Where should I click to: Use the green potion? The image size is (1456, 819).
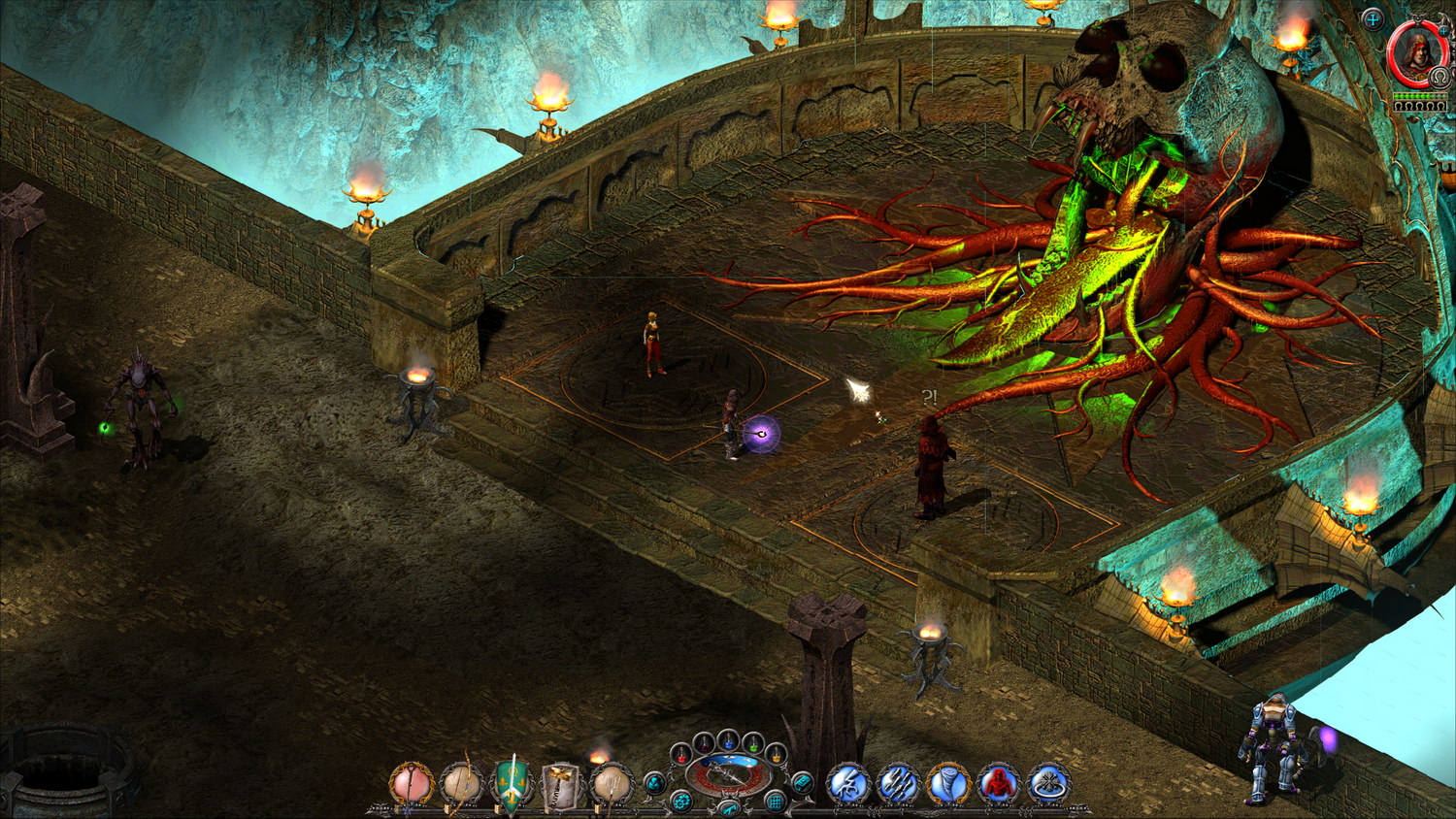(x=752, y=743)
